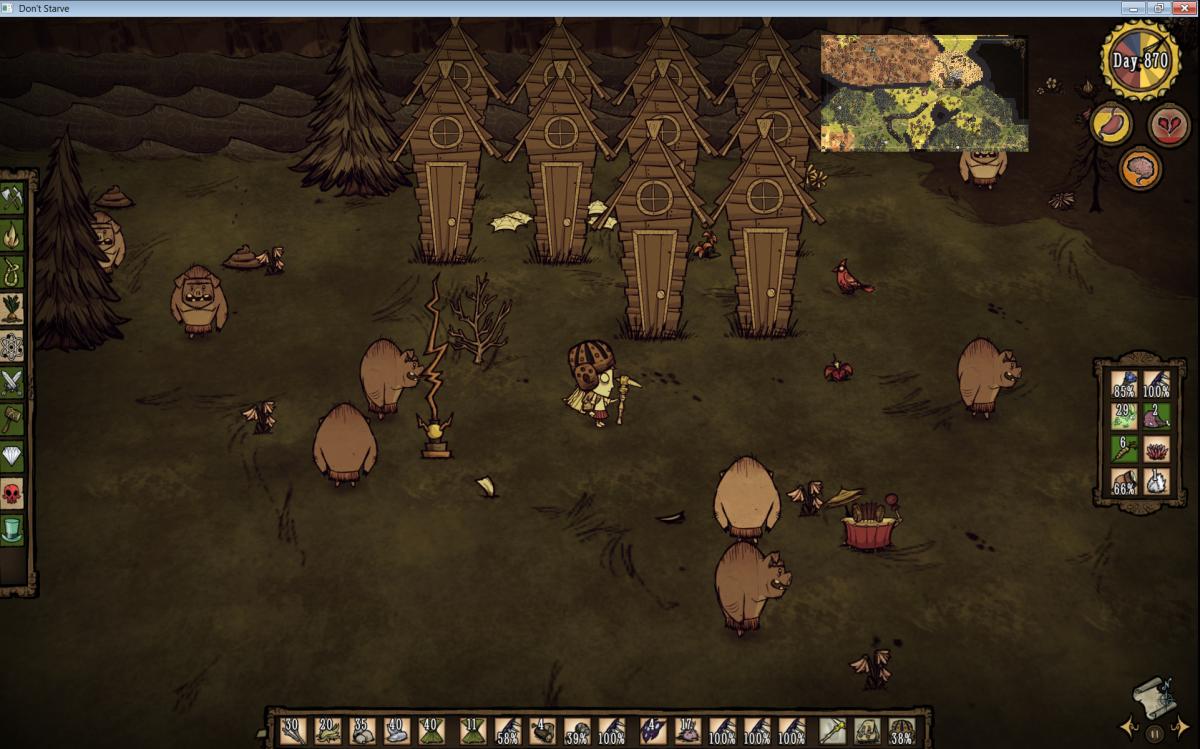Close the Don't Starve window
This screenshot has height=749, width=1200.
1182,8
